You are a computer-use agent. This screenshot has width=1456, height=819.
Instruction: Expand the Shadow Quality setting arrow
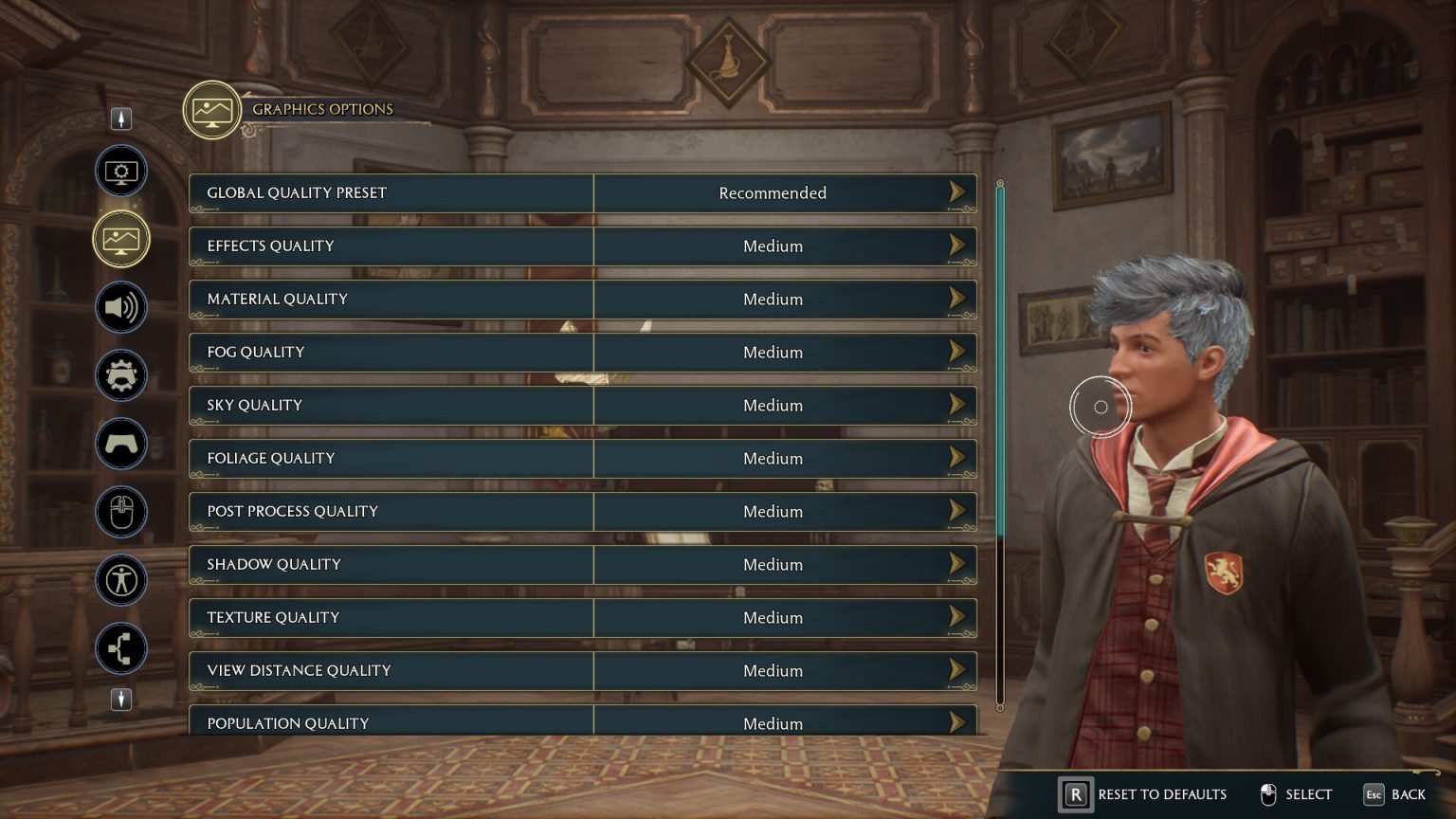coord(957,564)
